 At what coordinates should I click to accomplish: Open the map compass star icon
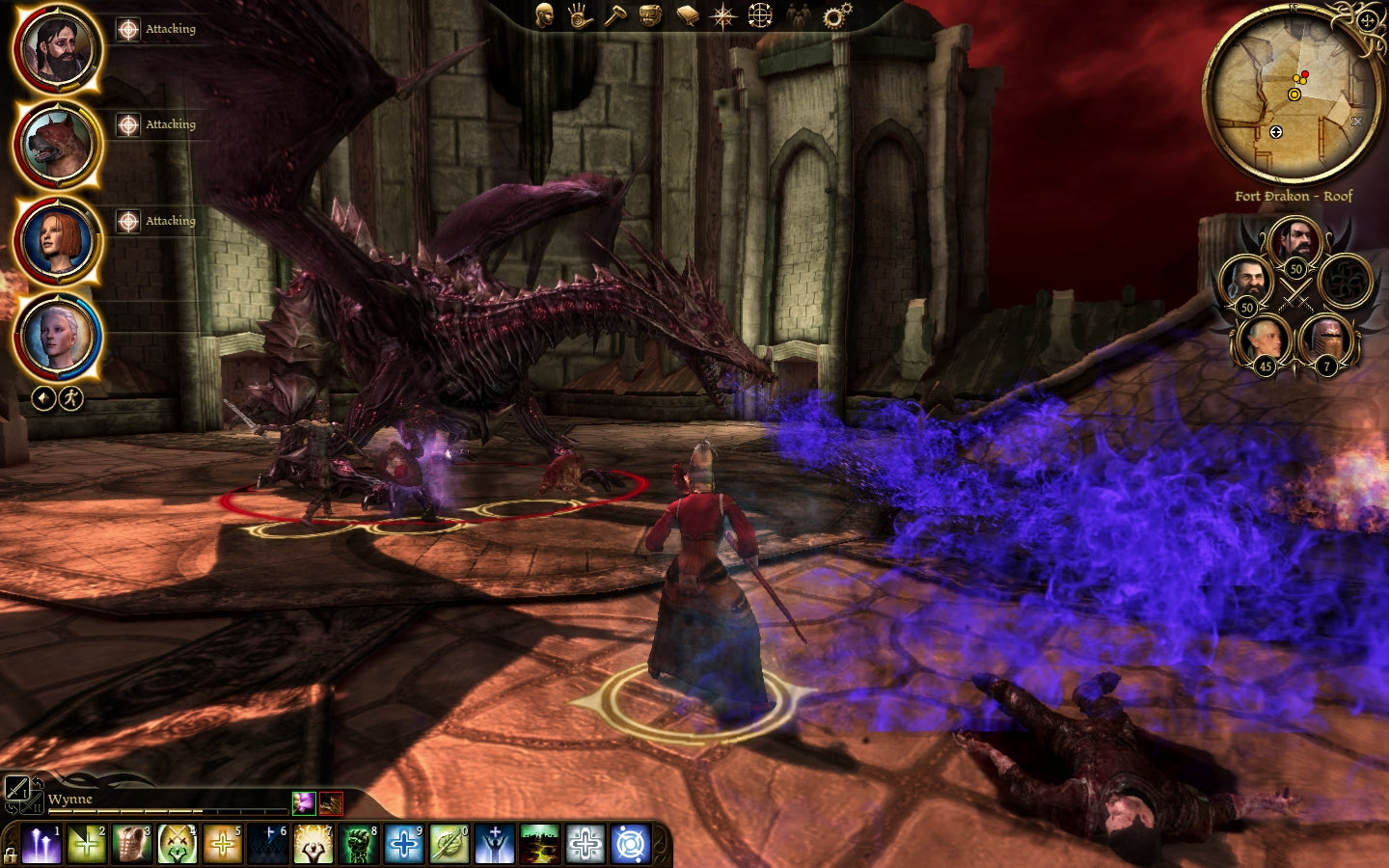[x=722, y=15]
